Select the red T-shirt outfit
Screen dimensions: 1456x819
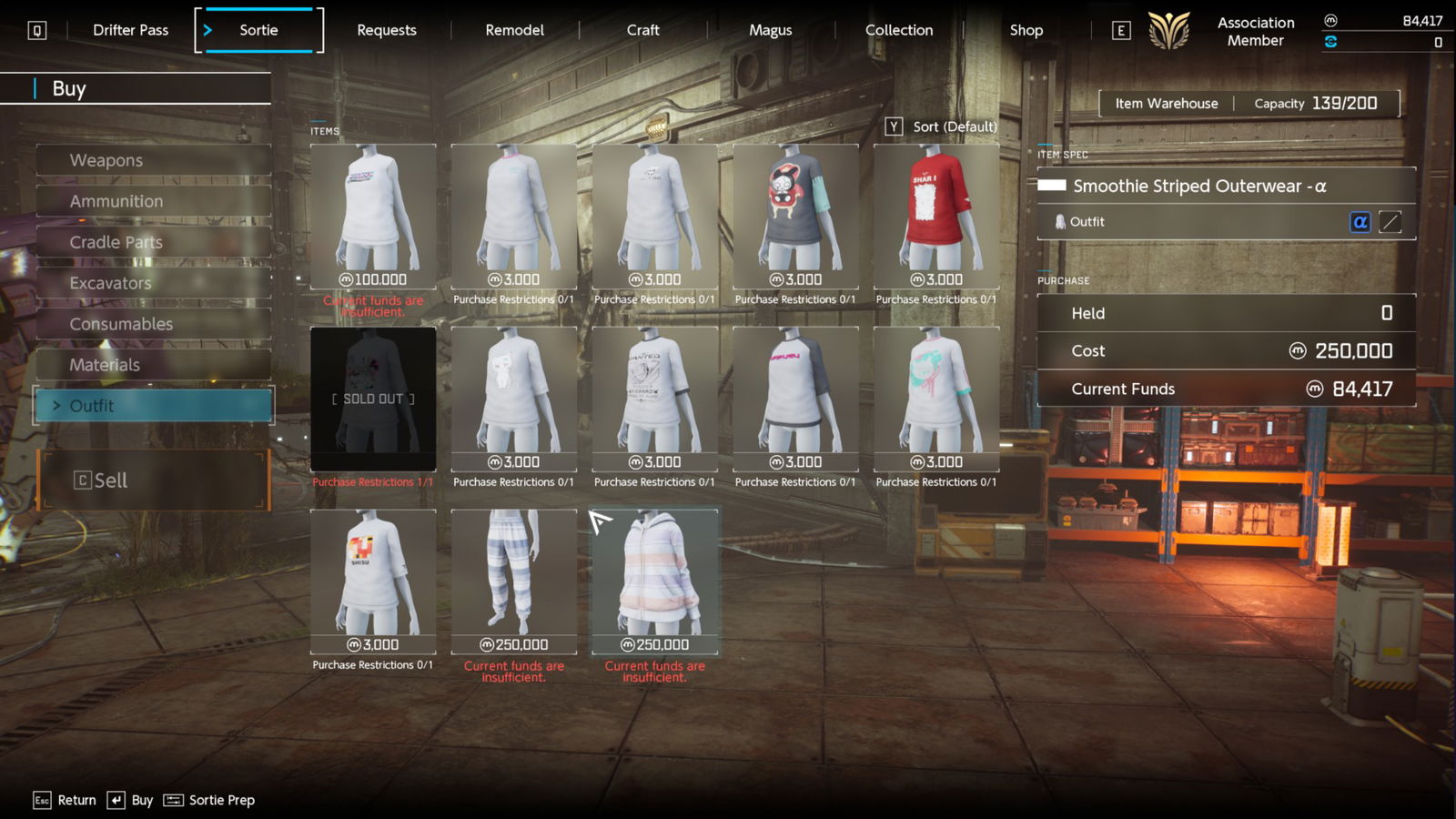pos(935,217)
